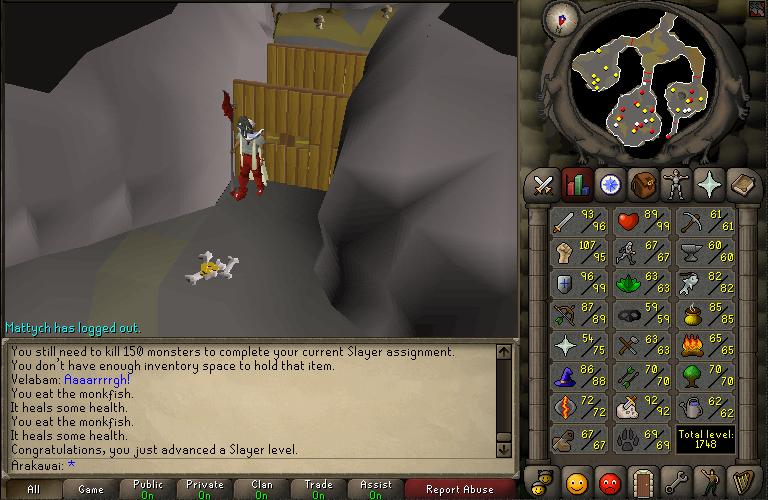Click the Report Abuse button
The image size is (768, 500).
point(460,490)
